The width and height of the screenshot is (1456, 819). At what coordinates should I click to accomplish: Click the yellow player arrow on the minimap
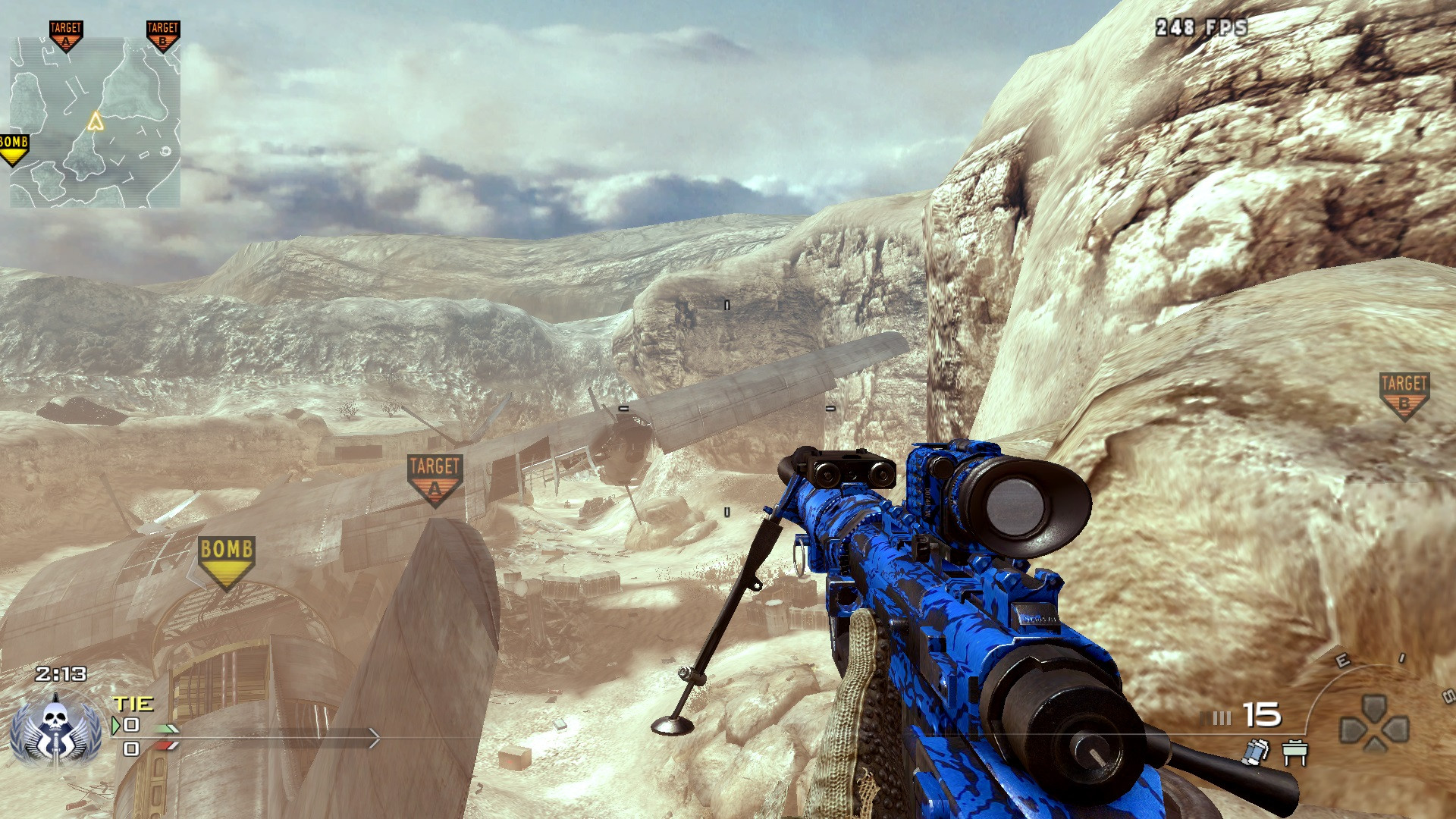point(96,121)
